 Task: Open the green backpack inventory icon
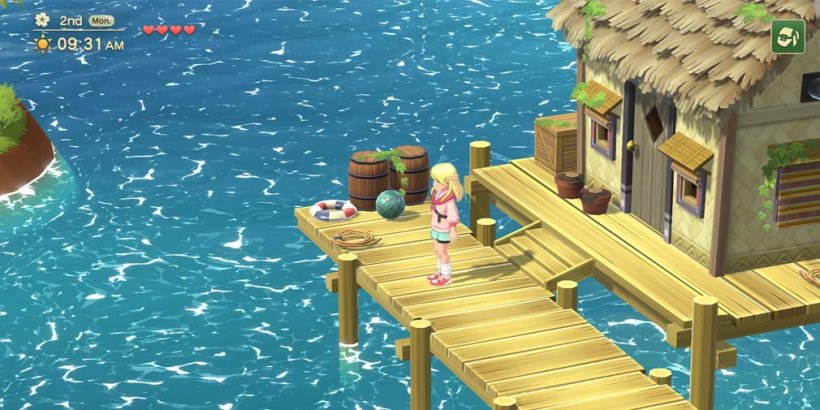(788, 37)
